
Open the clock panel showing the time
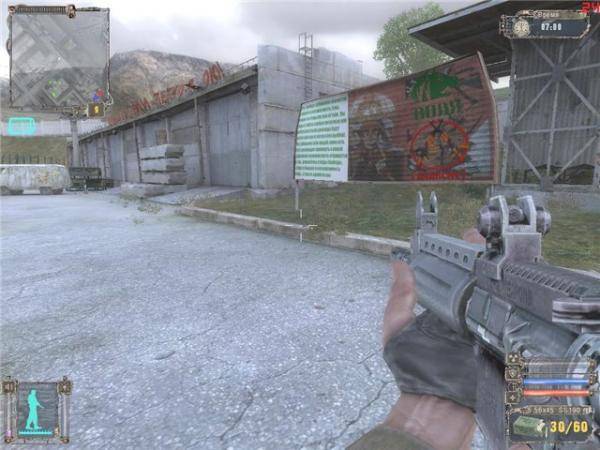pyautogui.click(x=543, y=27)
